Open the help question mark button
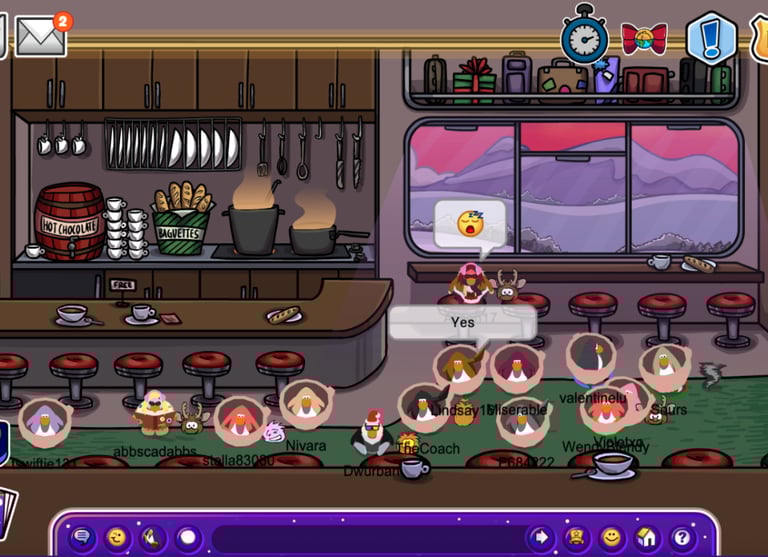 coord(681,537)
